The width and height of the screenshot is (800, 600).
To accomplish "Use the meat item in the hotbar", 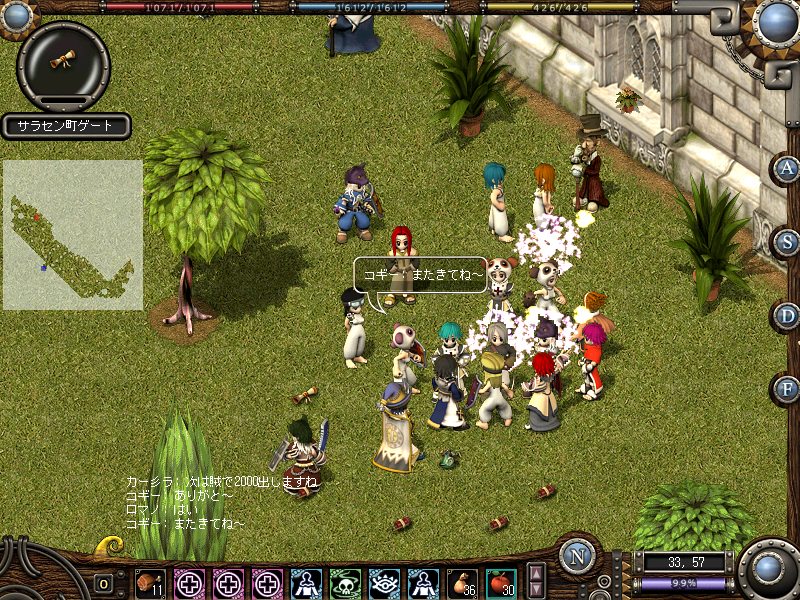I will (150, 583).
